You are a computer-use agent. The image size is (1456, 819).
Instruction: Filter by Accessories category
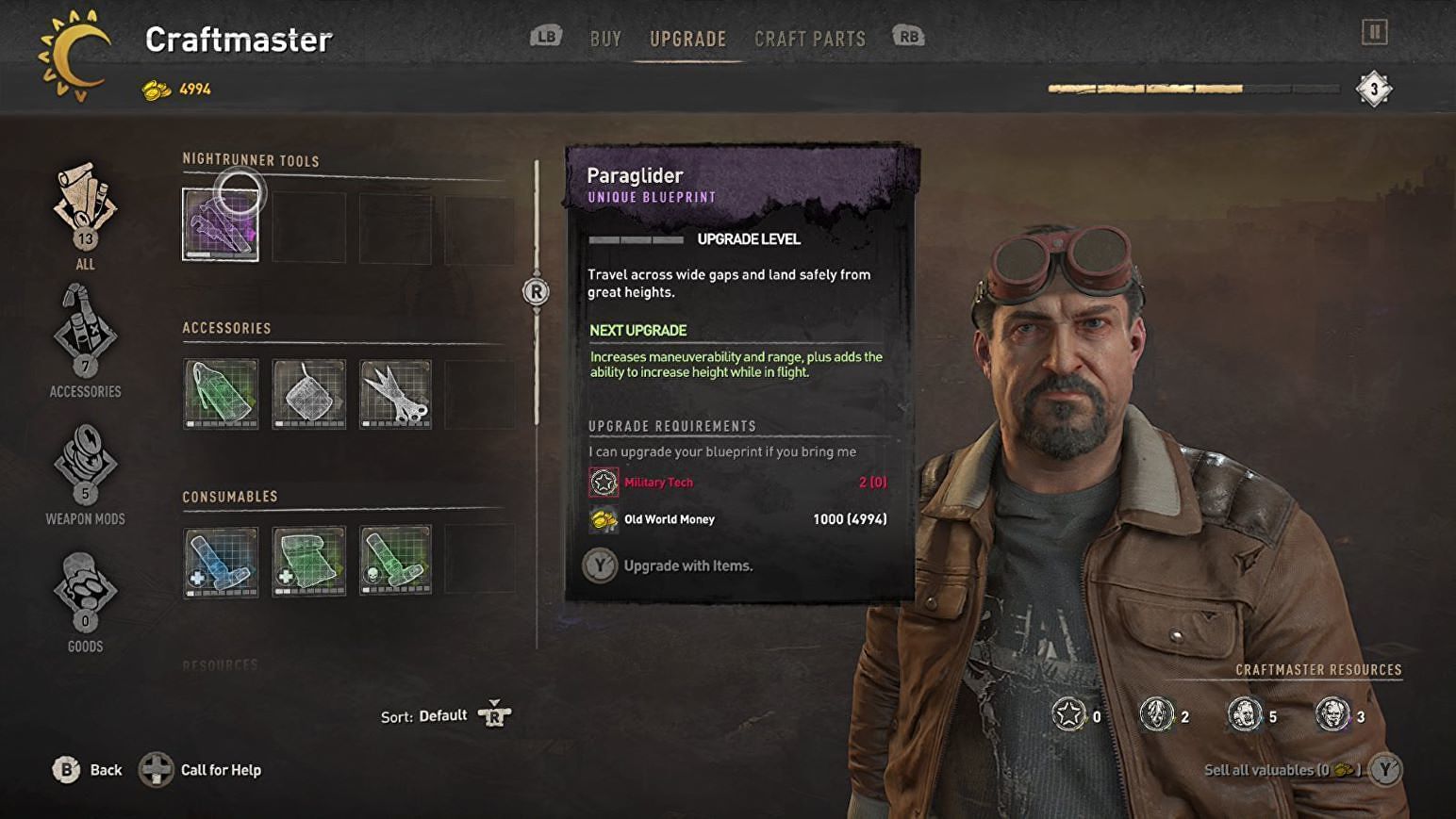(x=85, y=341)
